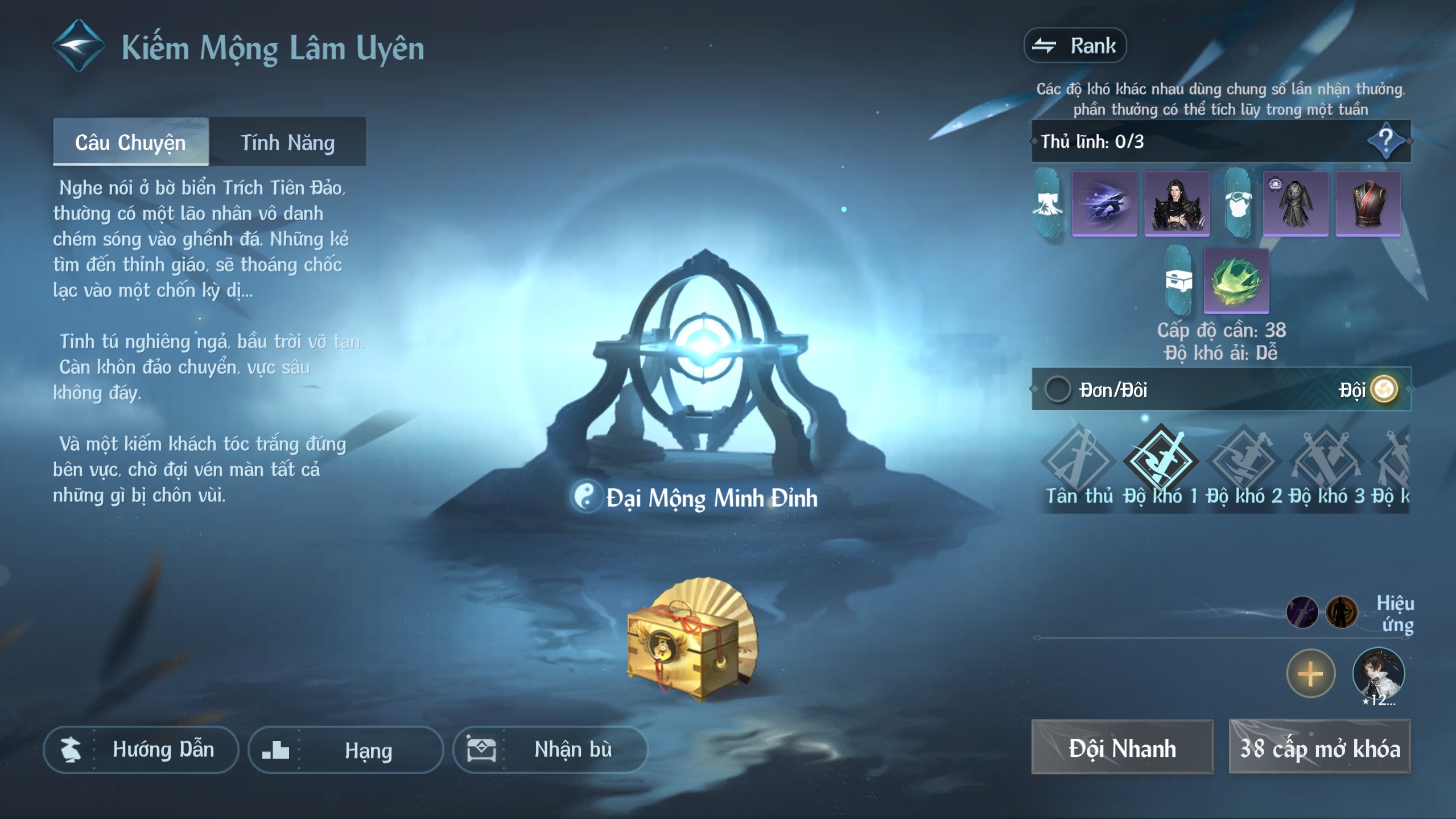Switch to the Tính Năng tab
This screenshot has height=819, width=1456.
coord(287,142)
